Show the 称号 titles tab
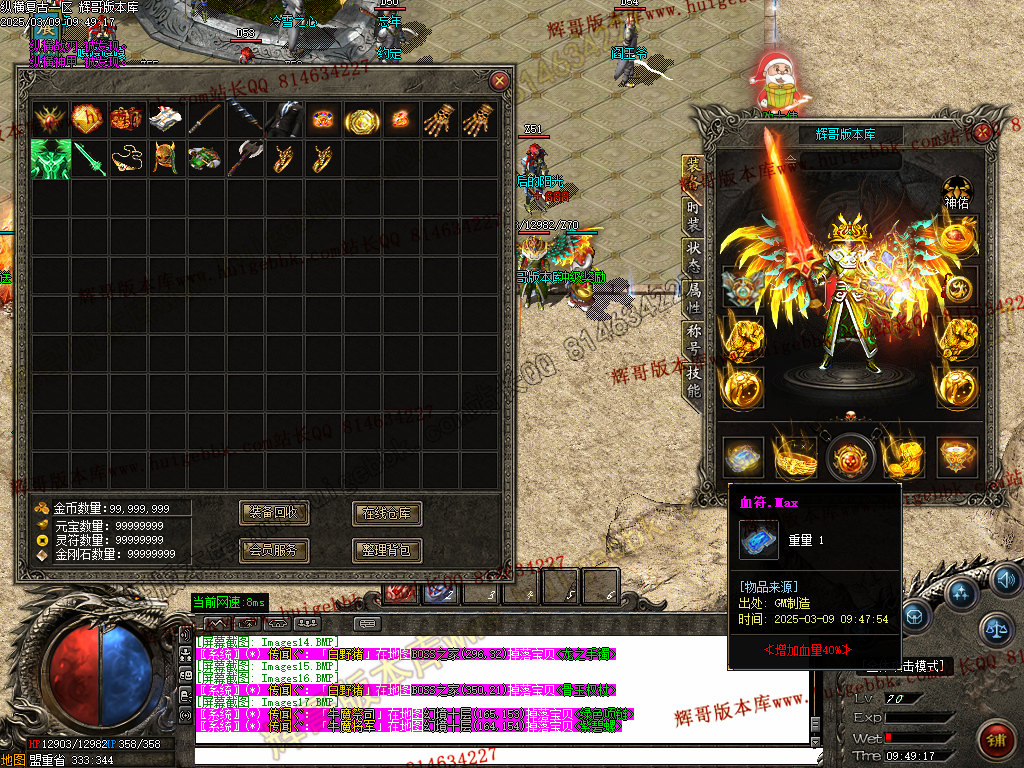Screen dimensions: 1024x768 coord(693,340)
